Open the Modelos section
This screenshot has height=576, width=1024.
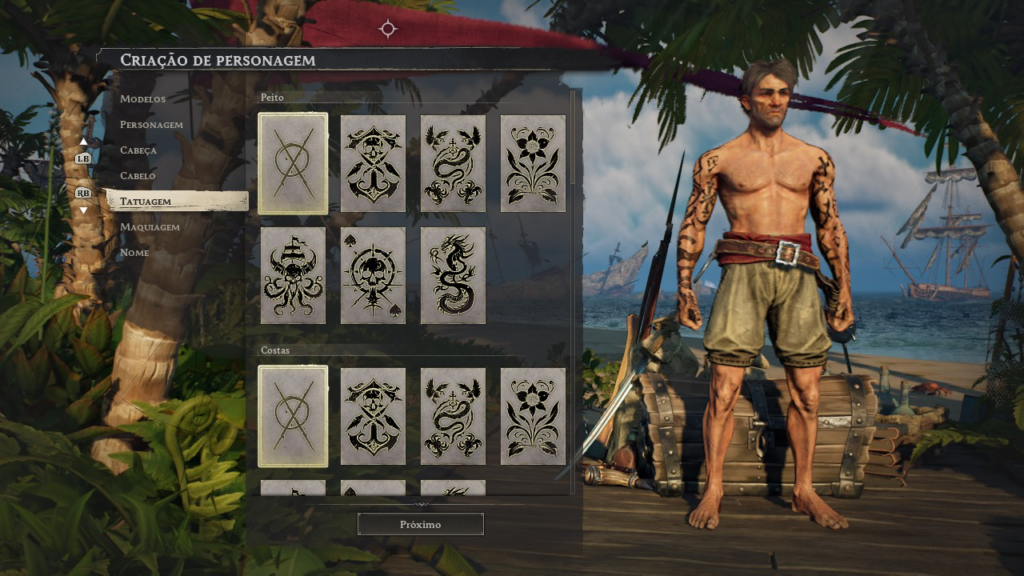[143, 99]
